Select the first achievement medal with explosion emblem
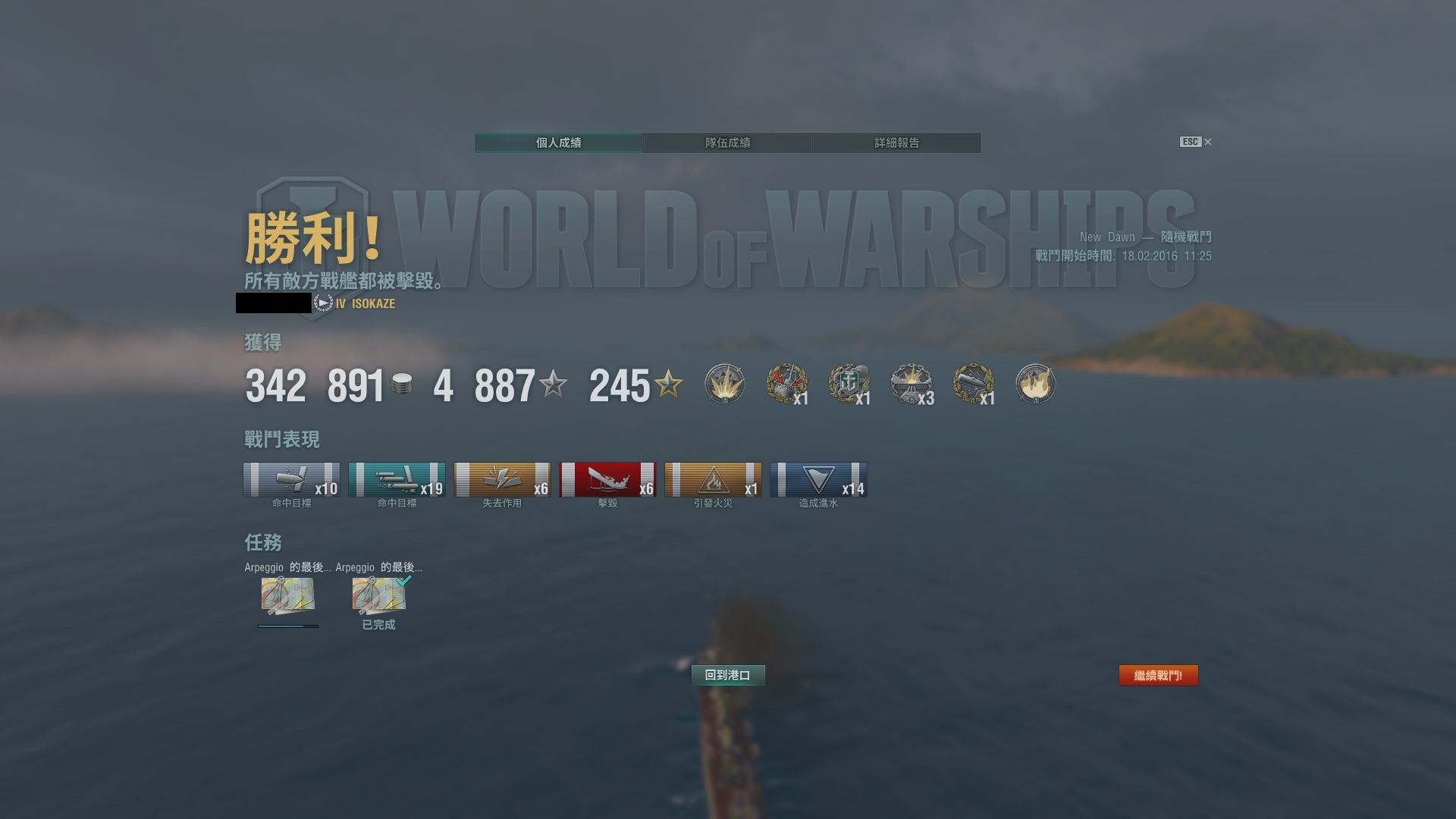The height and width of the screenshot is (819, 1456). point(724,384)
